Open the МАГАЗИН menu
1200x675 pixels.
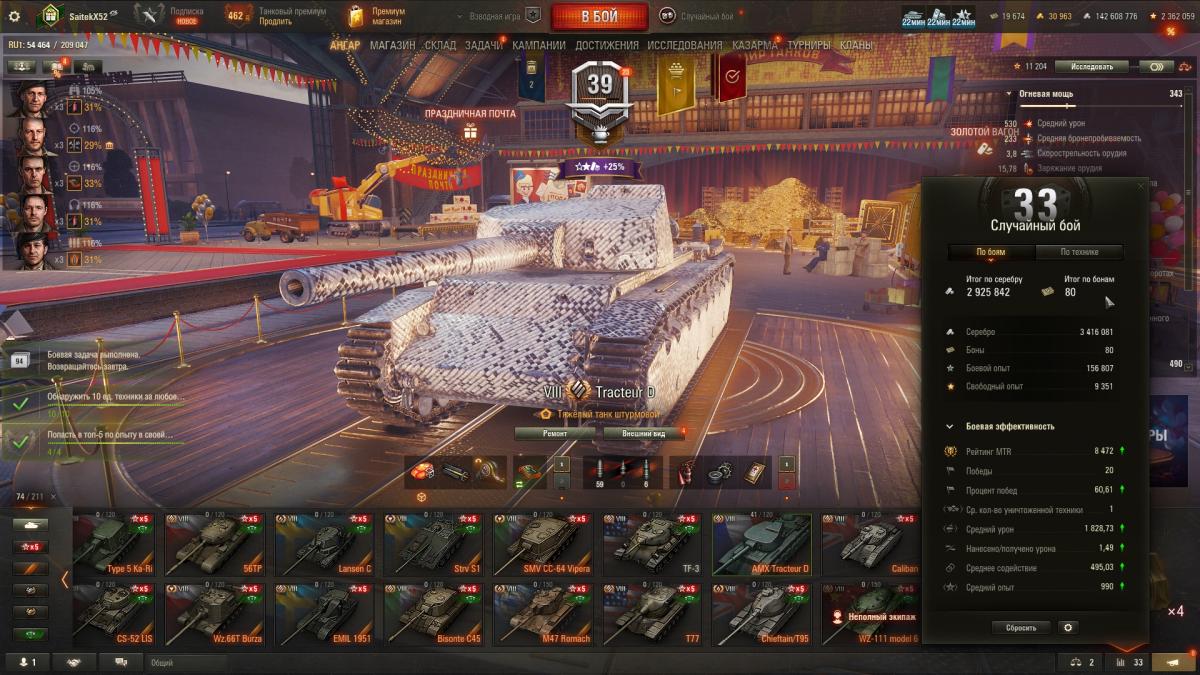pyautogui.click(x=392, y=45)
